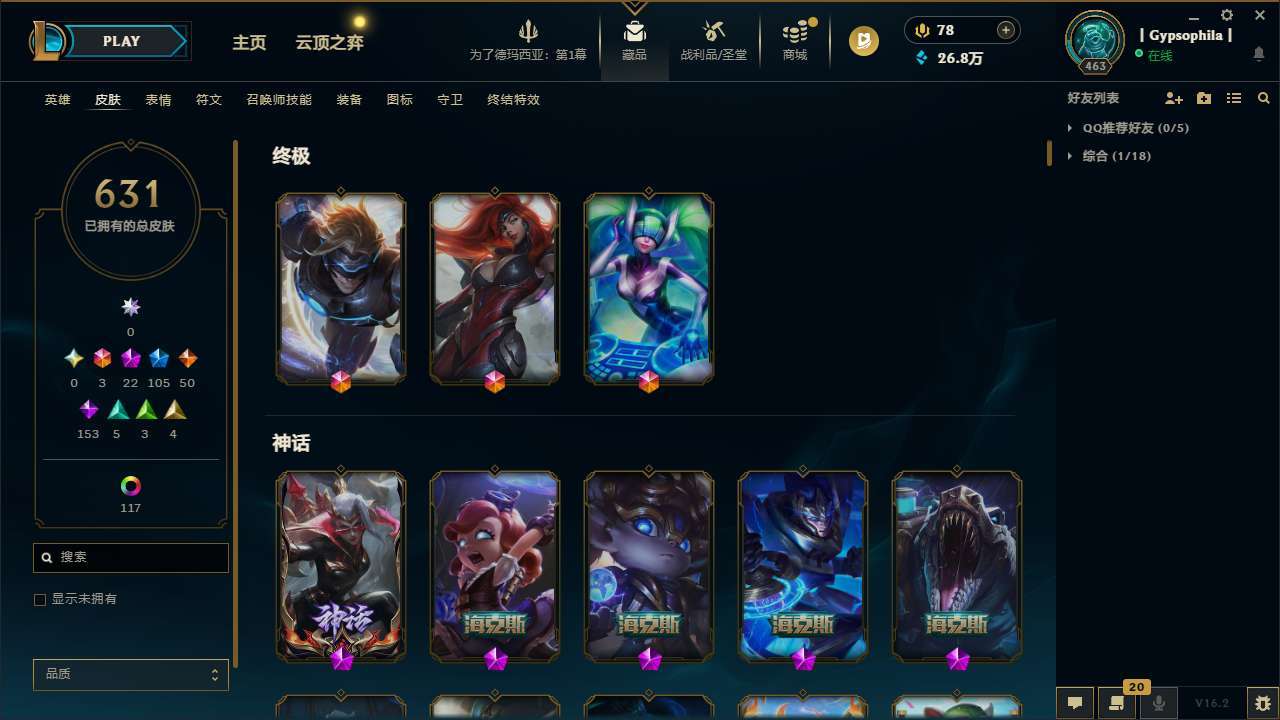This screenshot has width=1280, height=720.
Task: Click the add friend icon in friends panel
Action: (1174, 98)
